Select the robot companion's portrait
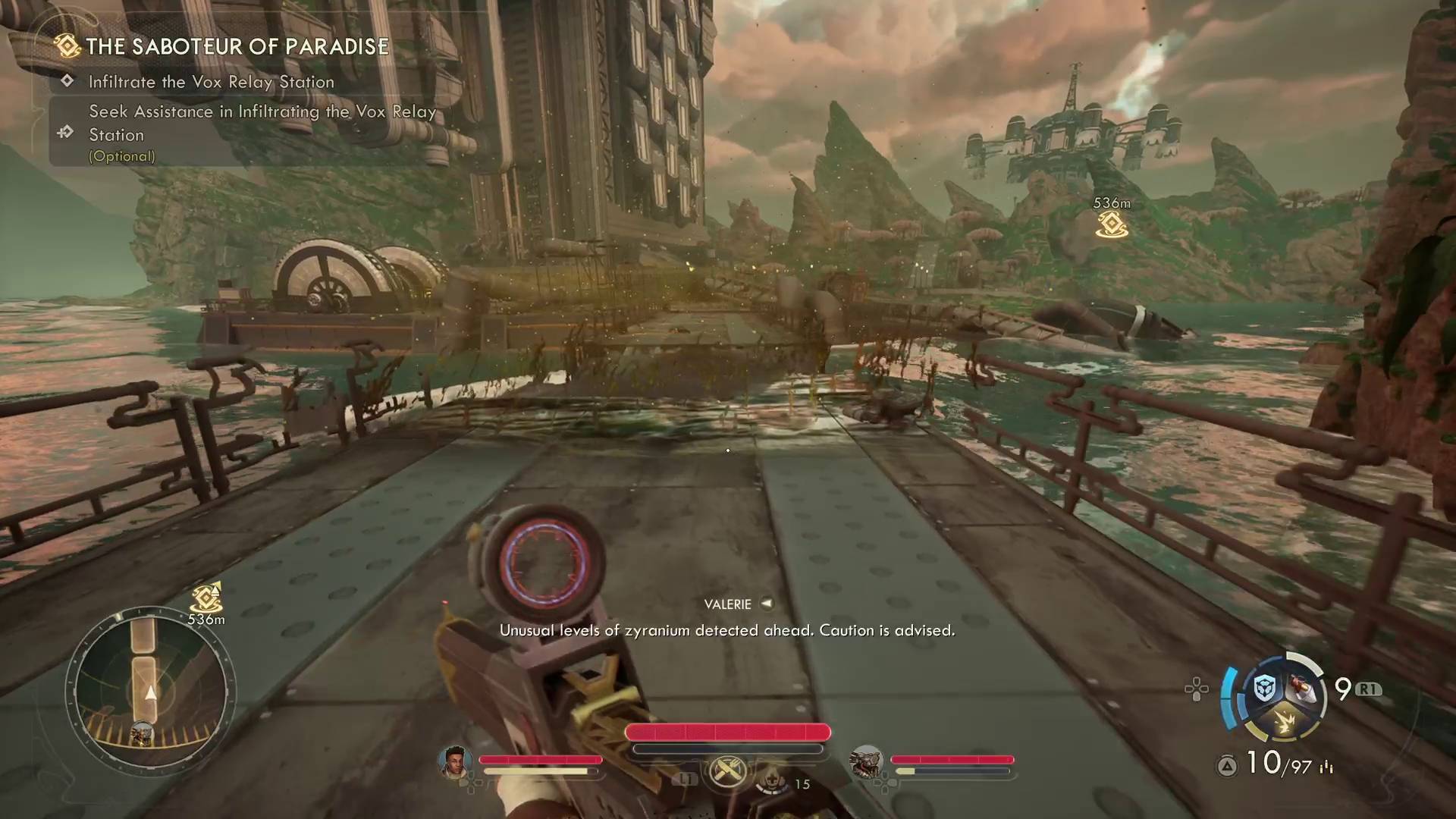Screen dimensions: 1456x819 866,764
